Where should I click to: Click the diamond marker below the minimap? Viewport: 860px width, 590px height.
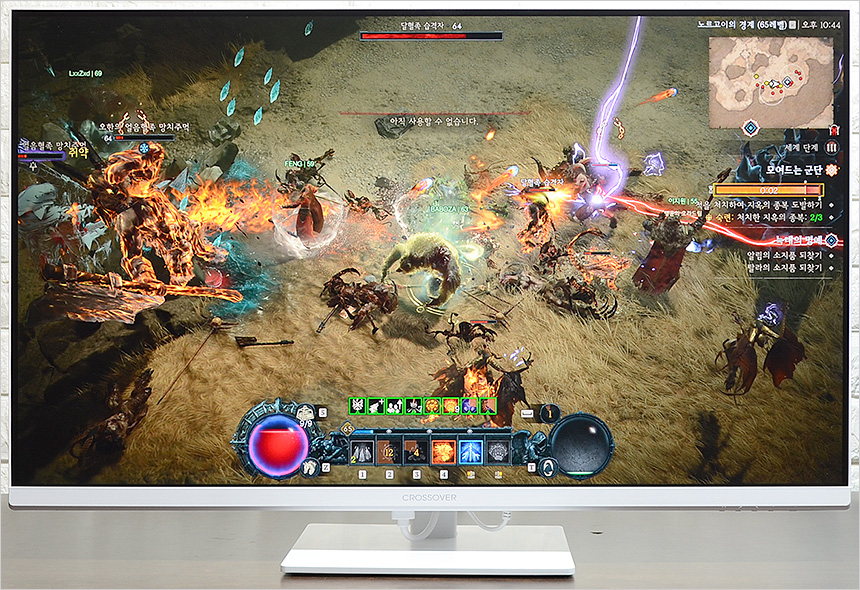(750, 127)
